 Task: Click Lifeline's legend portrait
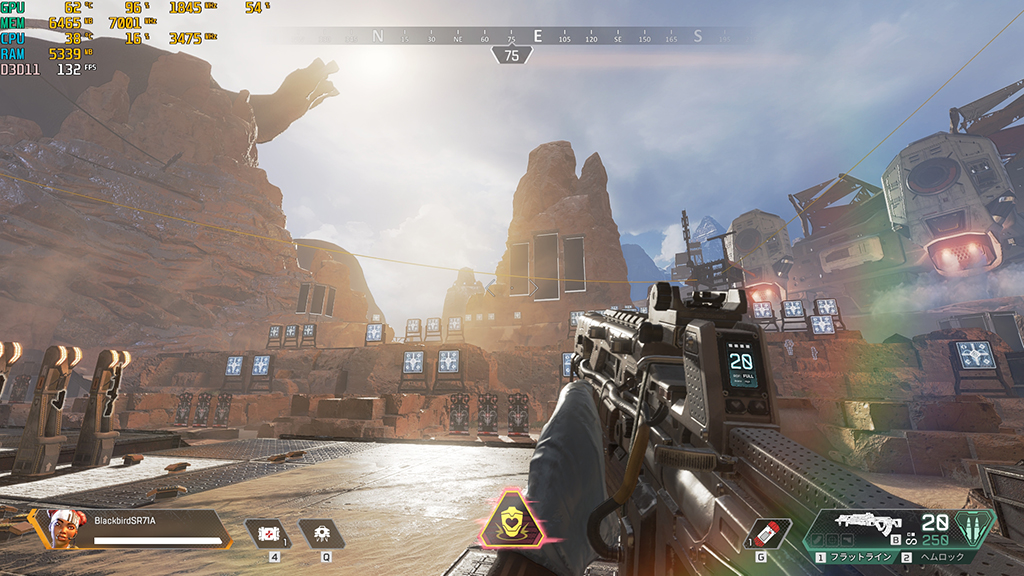(64, 530)
